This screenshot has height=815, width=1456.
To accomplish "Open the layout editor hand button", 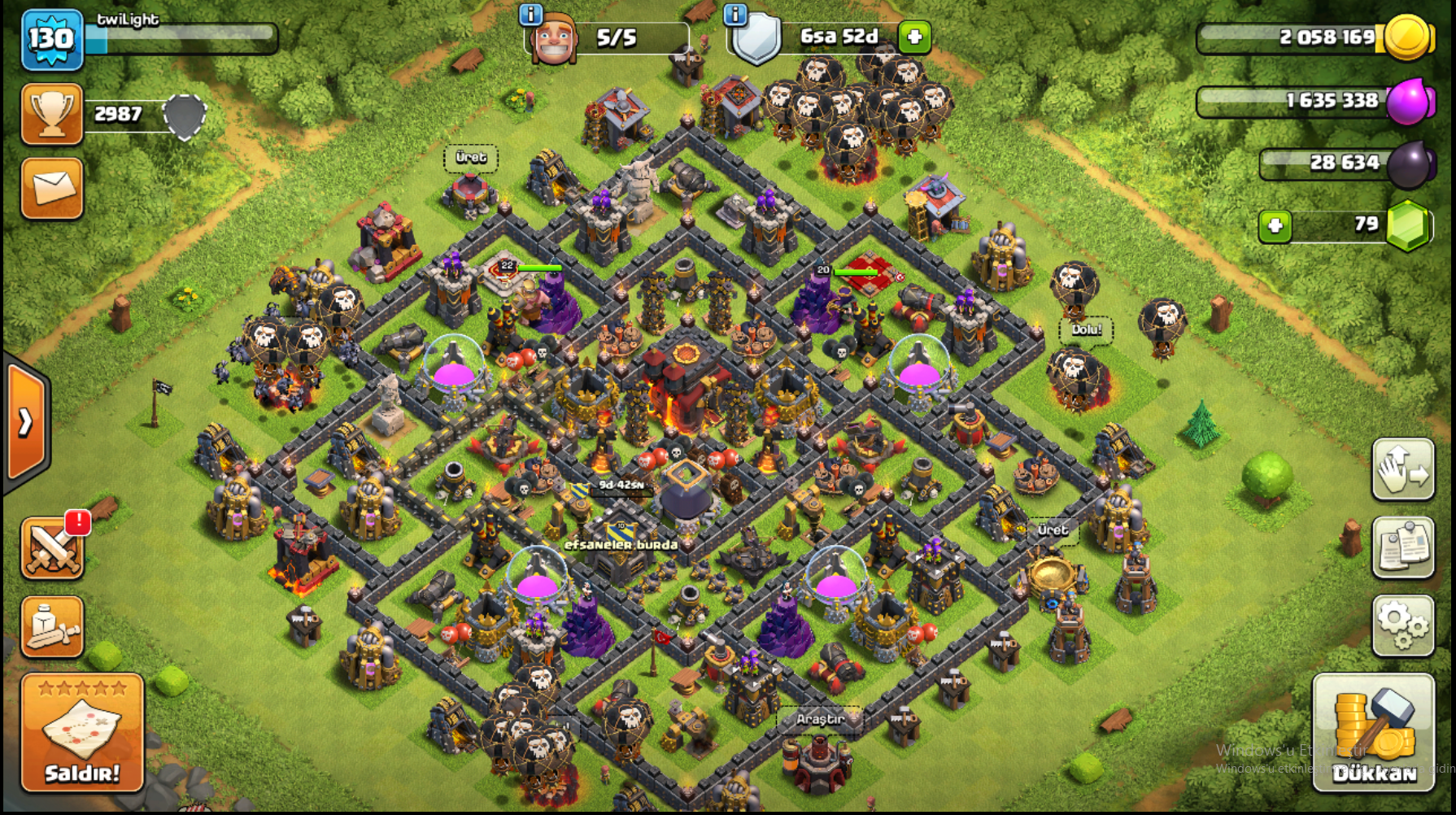I will (x=1403, y=469).
